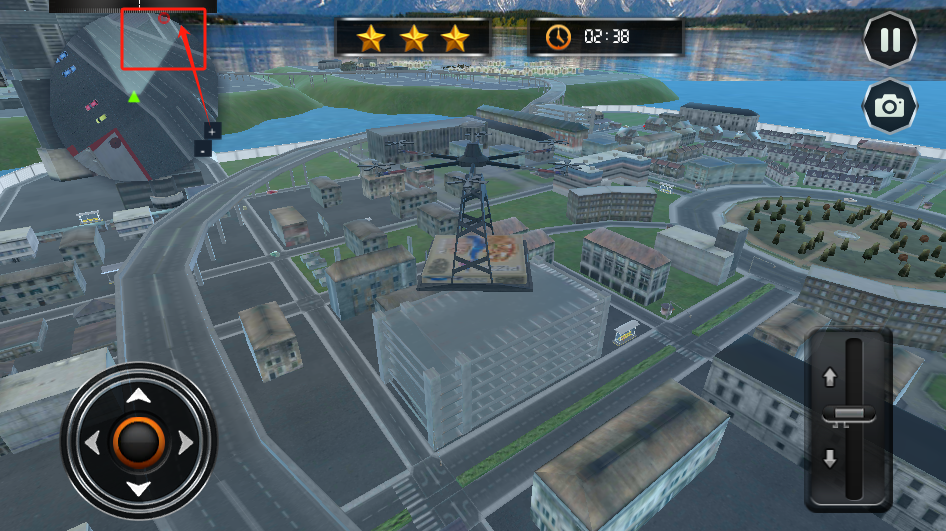Zoom in the minimap with plus button
Viewport: 946px width, 531px height.
click(212, 130)
